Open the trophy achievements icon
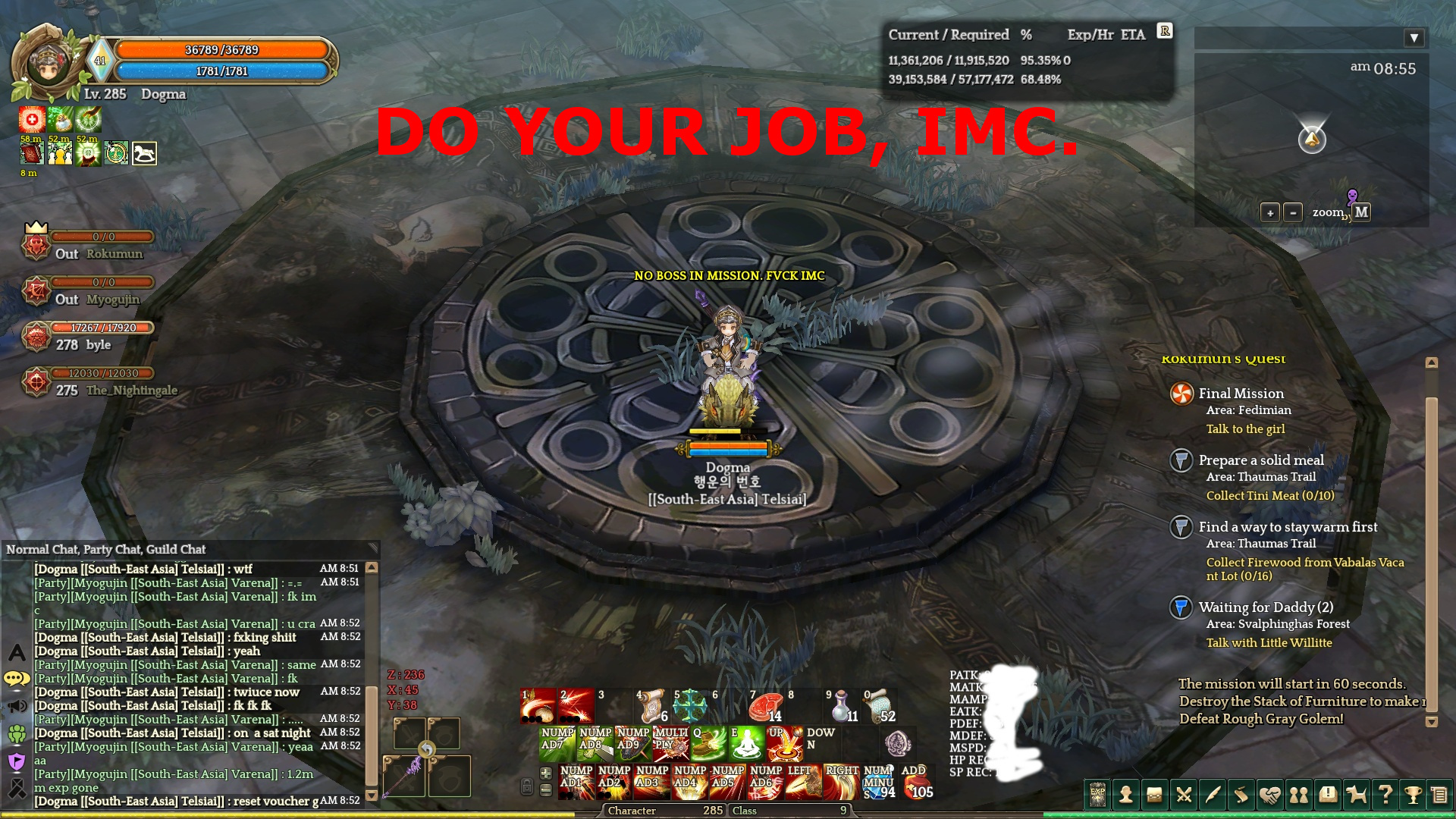The width and height of the screenshot is (1456, 819). click(1415, 795)
